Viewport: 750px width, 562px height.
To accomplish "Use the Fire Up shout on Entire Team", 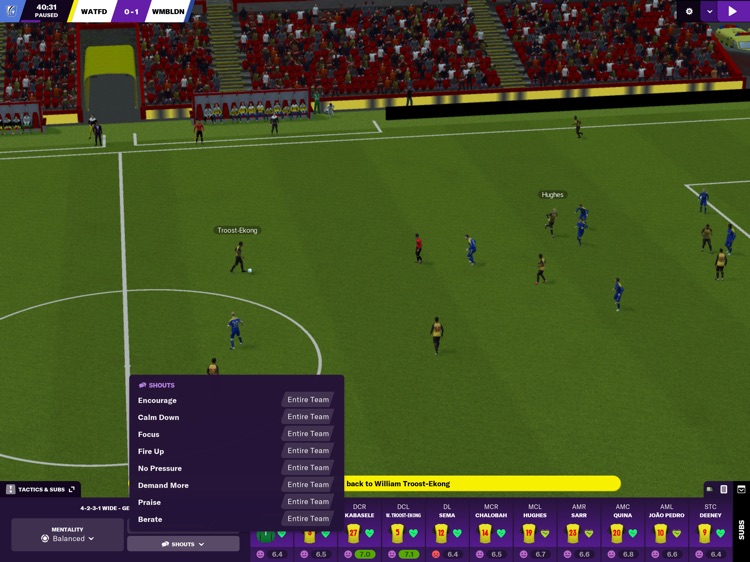I will 307,451.
